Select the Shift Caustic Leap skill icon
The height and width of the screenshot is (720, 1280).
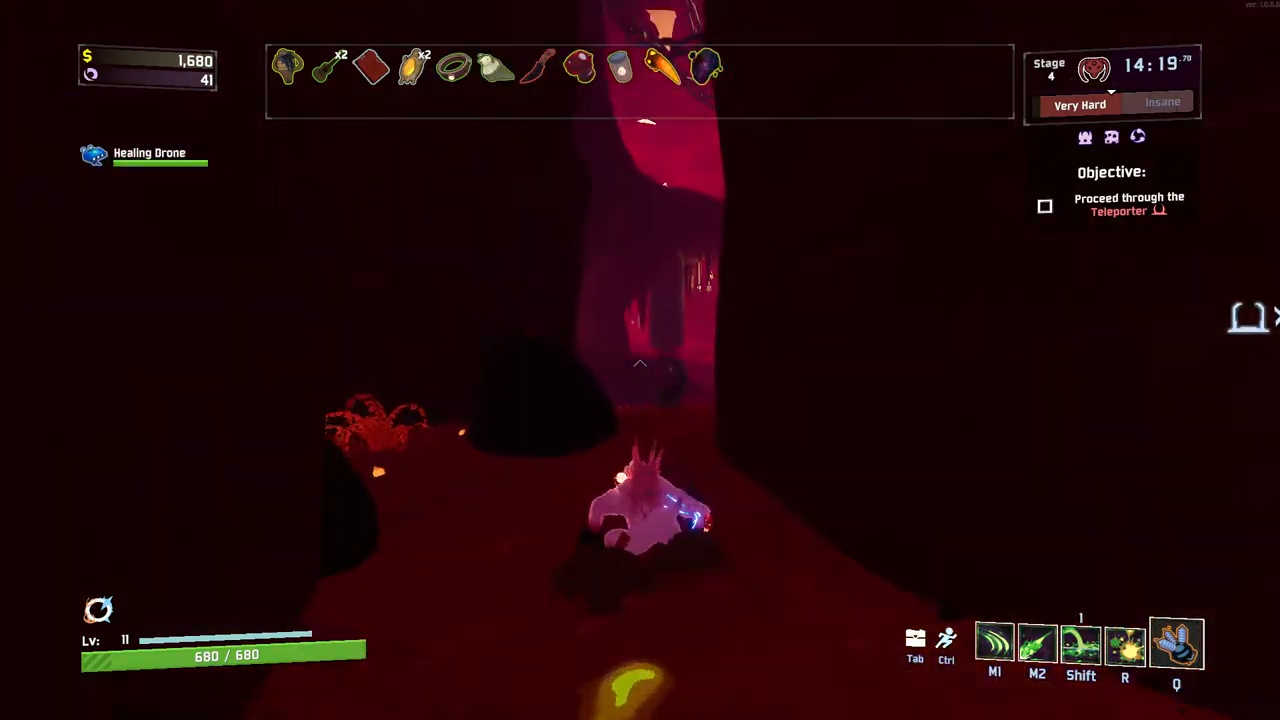click(1081, 645)
